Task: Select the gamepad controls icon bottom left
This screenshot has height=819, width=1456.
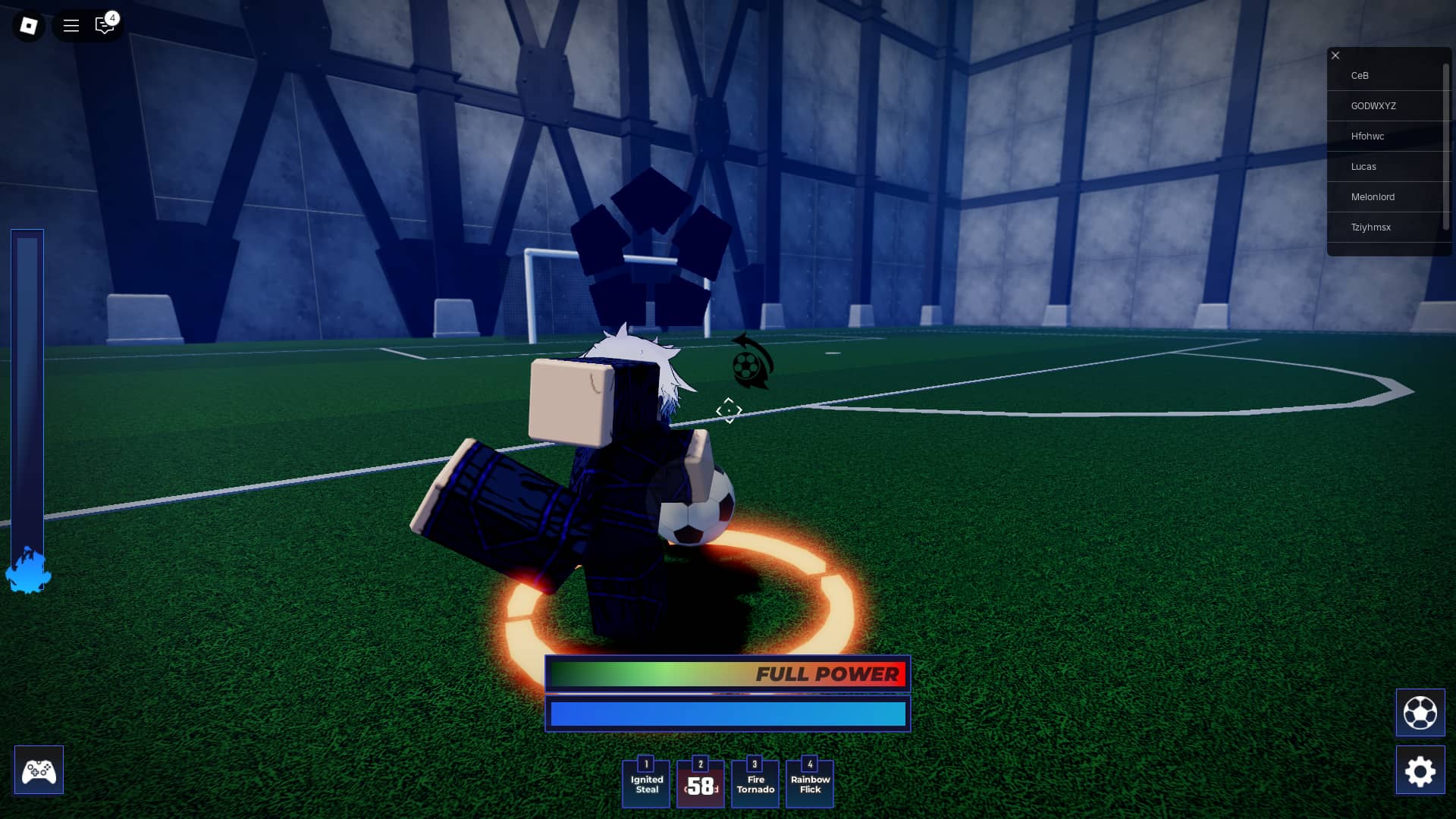Action: [x=39, y=770]
